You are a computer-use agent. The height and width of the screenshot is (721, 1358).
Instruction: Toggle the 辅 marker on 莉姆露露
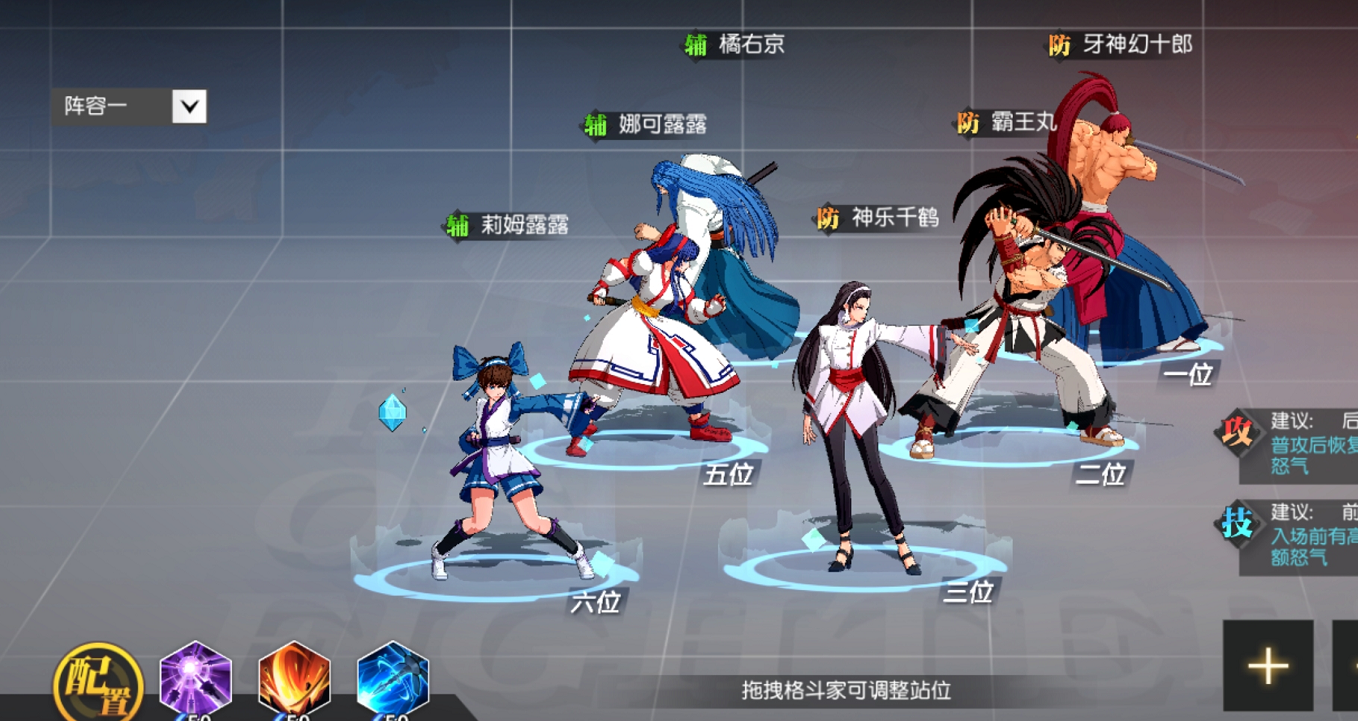pos(457,226)
